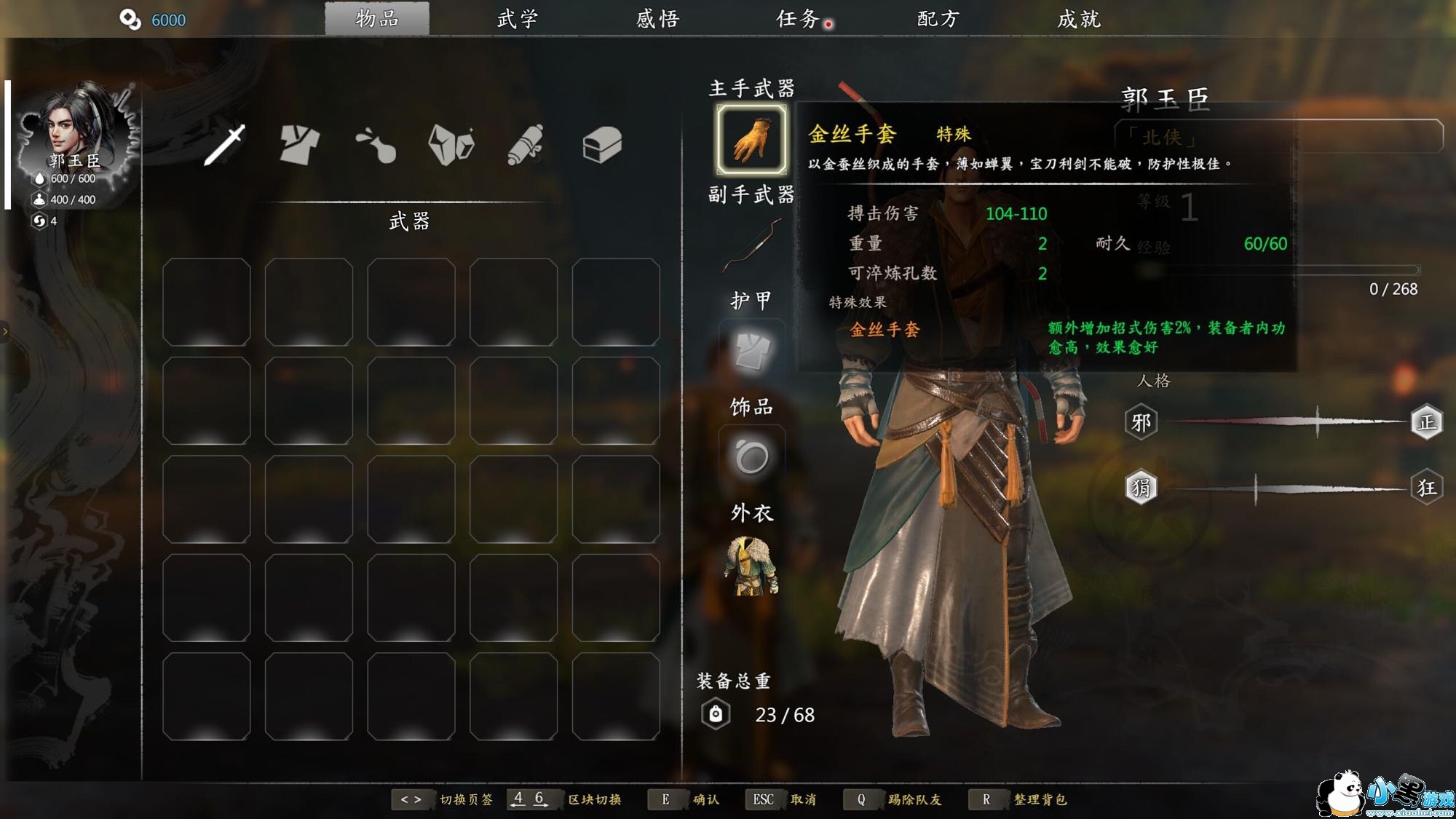Show the ore materials category
The height and width of the screenshot is (819, 1456).
click(x=451, y=144)
